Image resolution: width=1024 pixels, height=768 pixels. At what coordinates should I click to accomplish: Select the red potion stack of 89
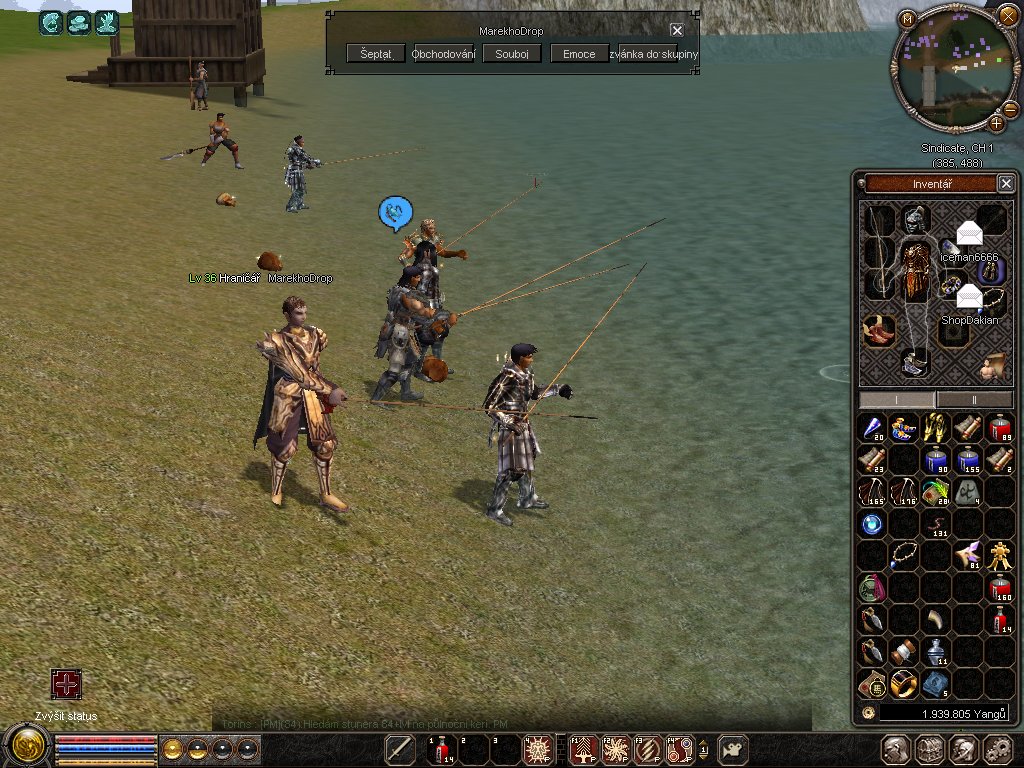[1000, 429]
